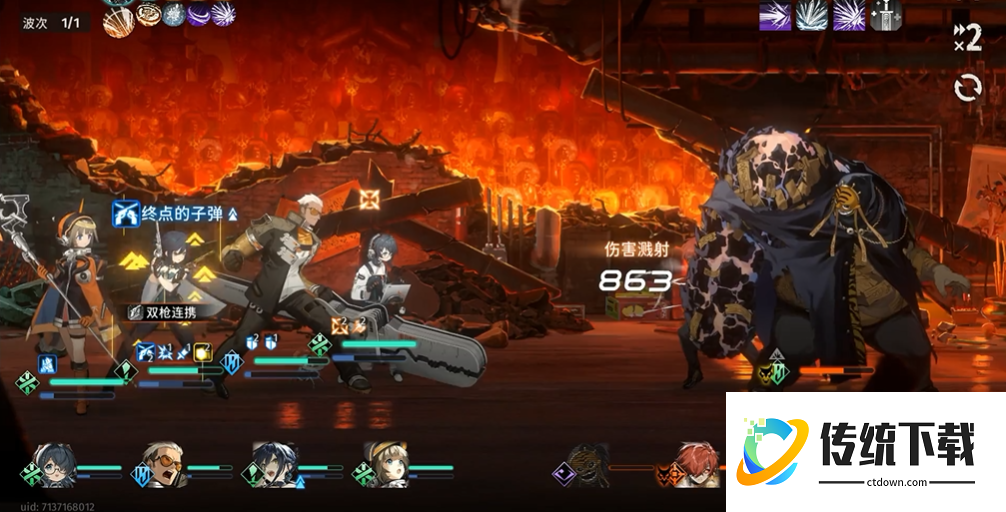
Task: Choose the white-haired man with orange goggles portrait
Action: click(164, 464)
